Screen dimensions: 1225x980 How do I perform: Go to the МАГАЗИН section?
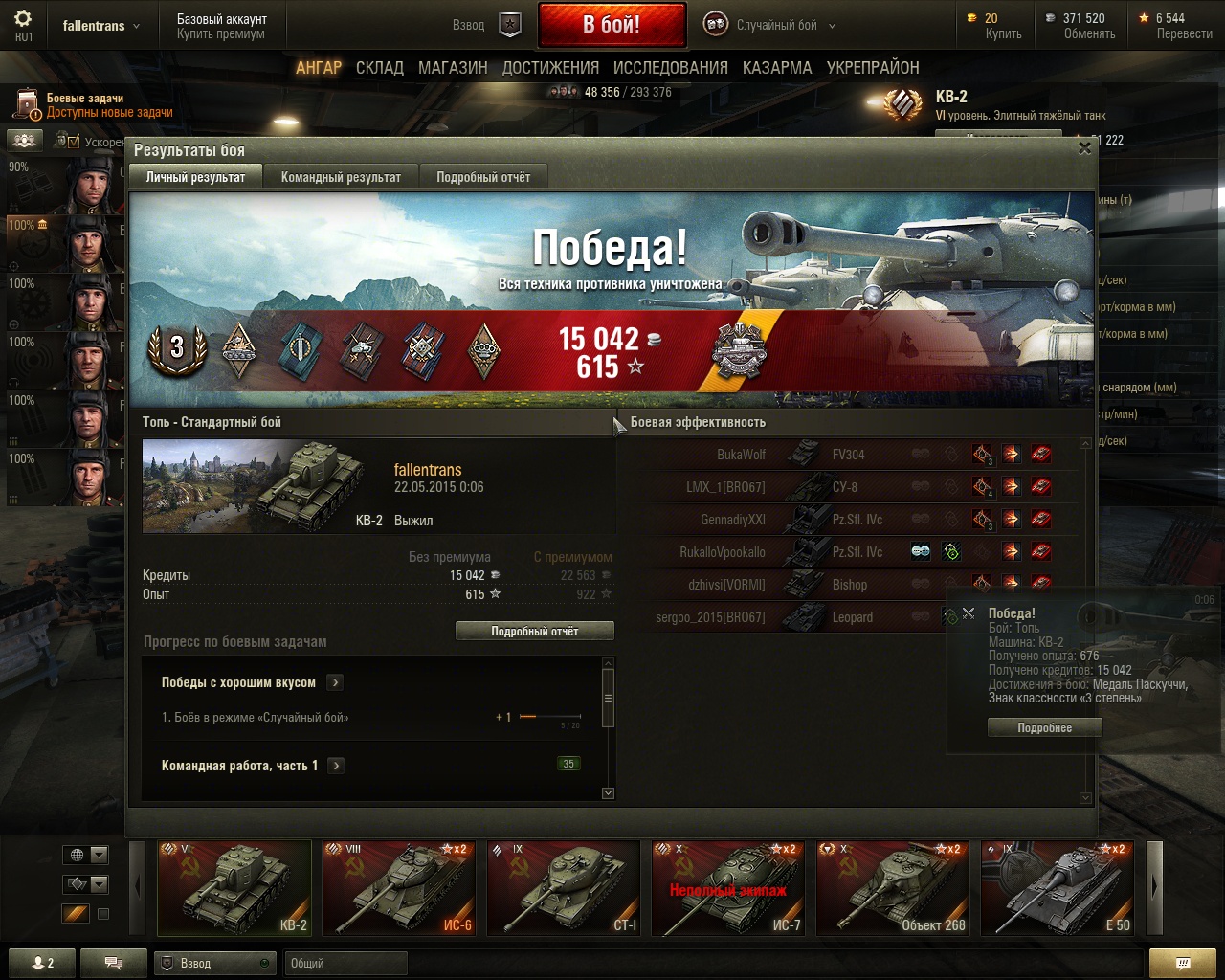[x=453, y=68]
